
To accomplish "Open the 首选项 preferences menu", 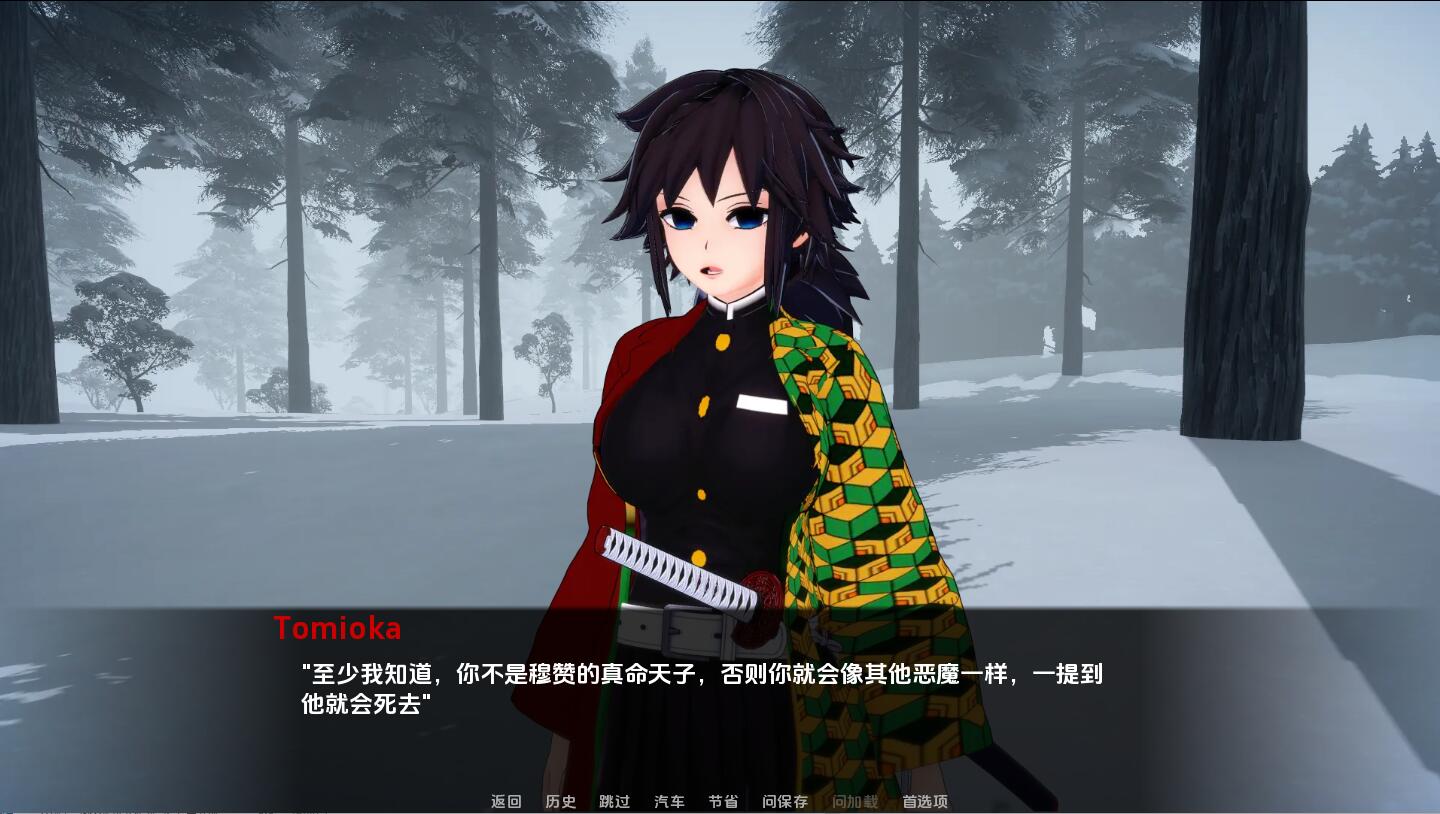I will point(925,801).
